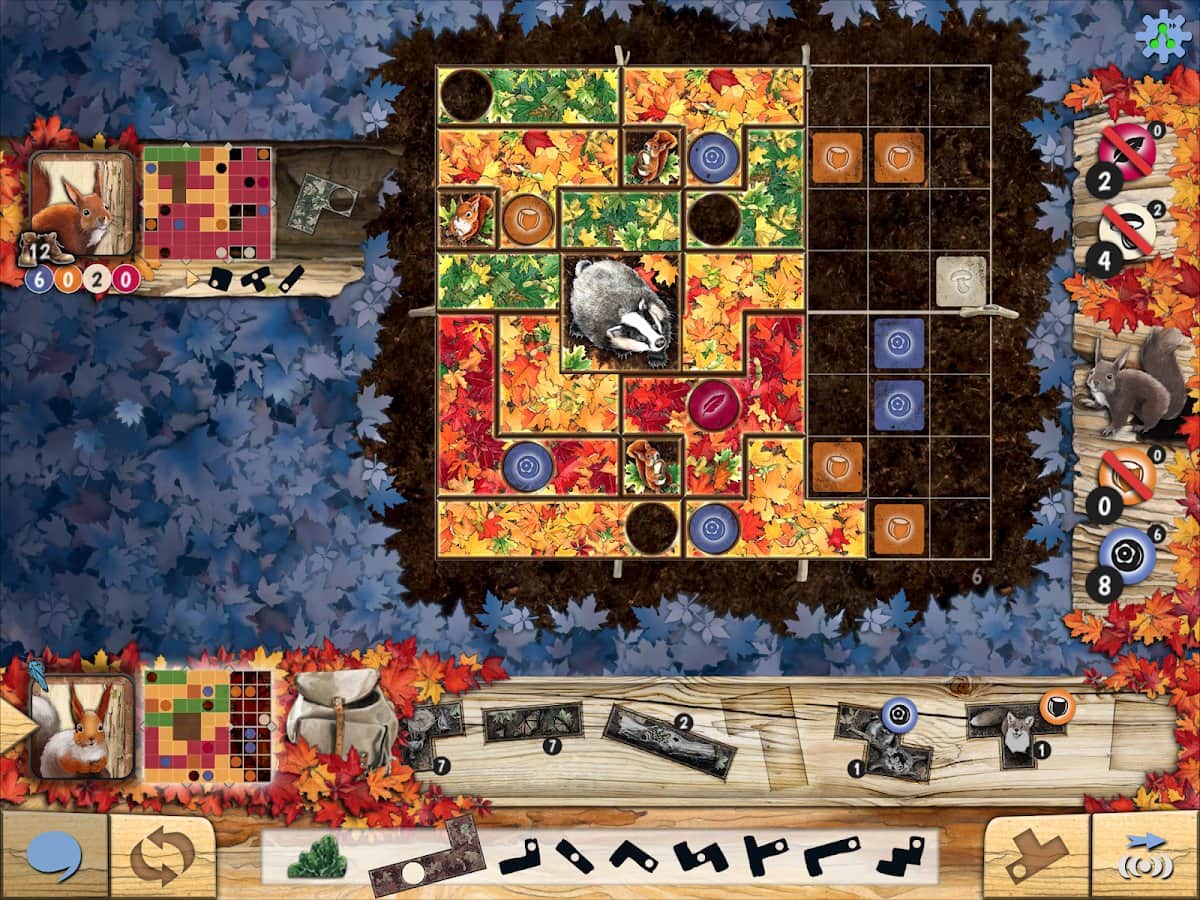Click the rotate arrows button
This screenshot has height=900, width=1200.
pos(162,856)
